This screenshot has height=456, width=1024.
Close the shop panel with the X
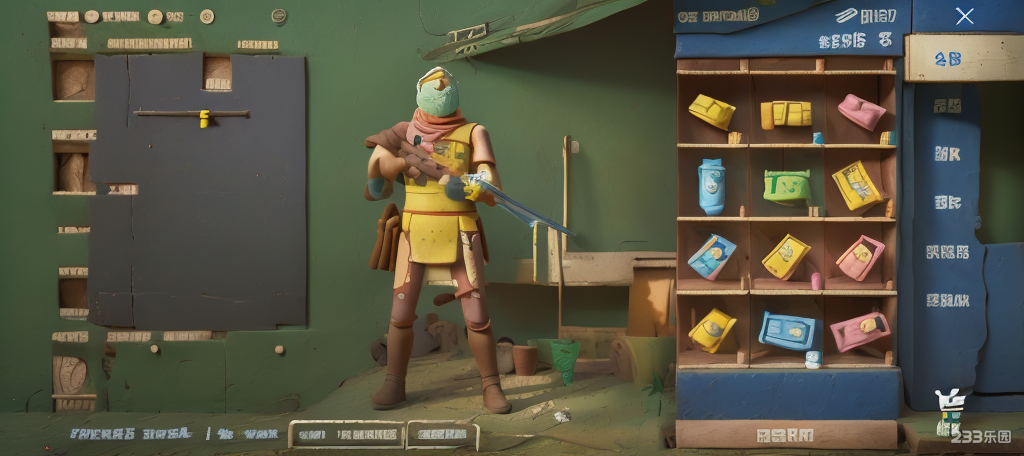pyautogui.click(x=964, y=16)
